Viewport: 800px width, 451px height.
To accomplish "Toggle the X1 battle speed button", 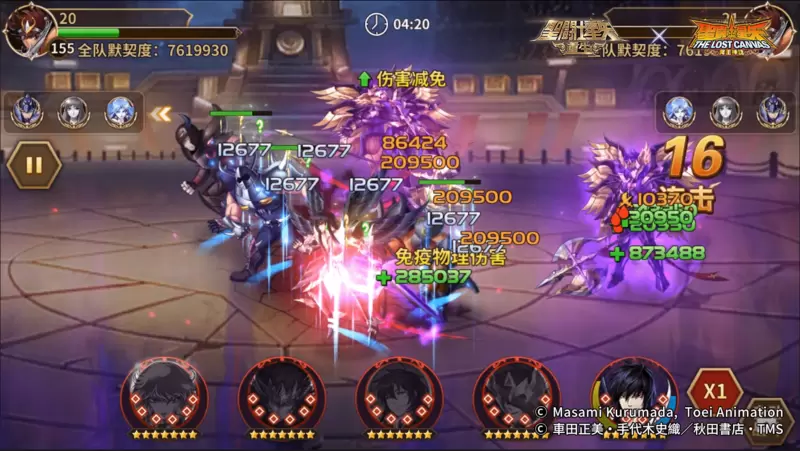I will pos(715,390).
